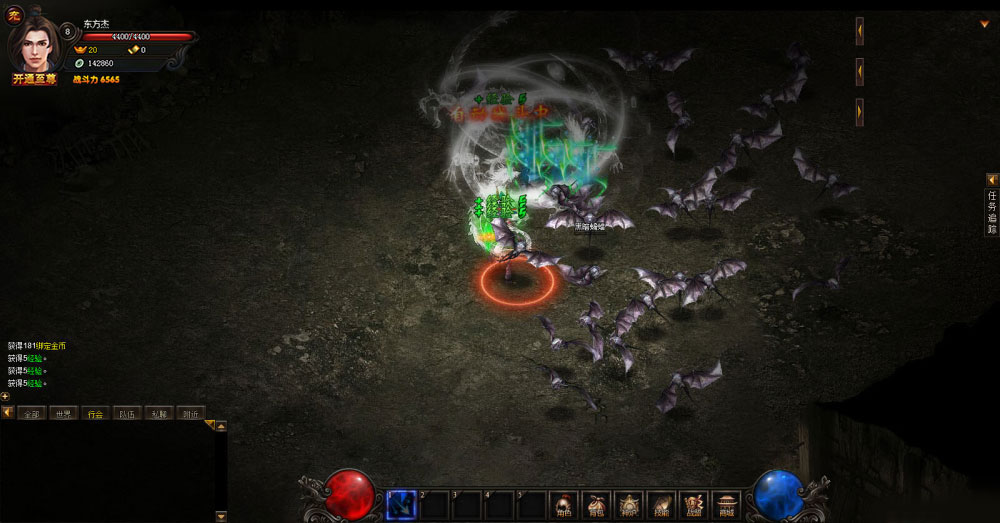Open the 技能 skills panel
This screenshot has height=523, width=1000.
pos(661,504)
